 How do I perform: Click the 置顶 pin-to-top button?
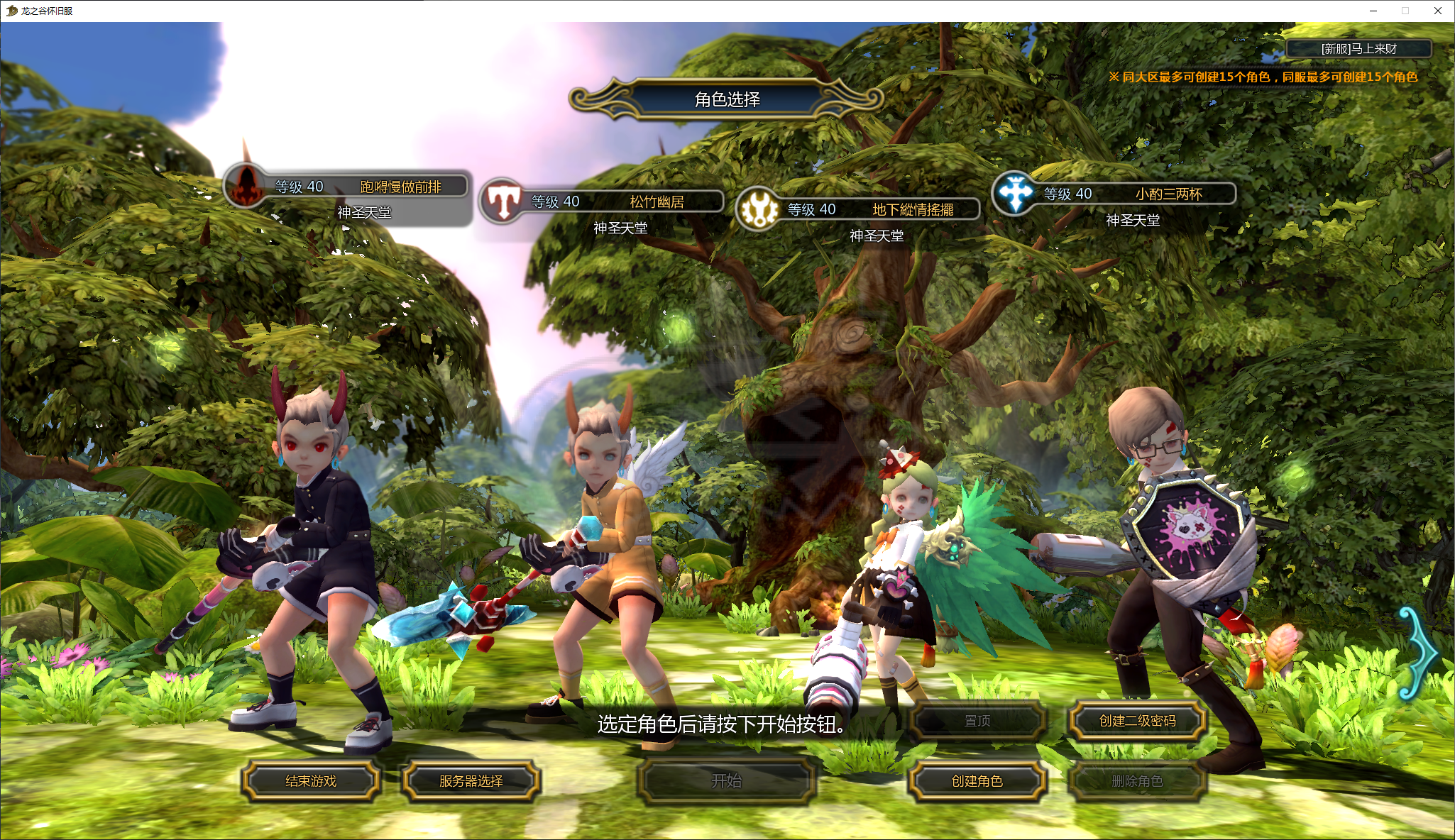[977, 721]
